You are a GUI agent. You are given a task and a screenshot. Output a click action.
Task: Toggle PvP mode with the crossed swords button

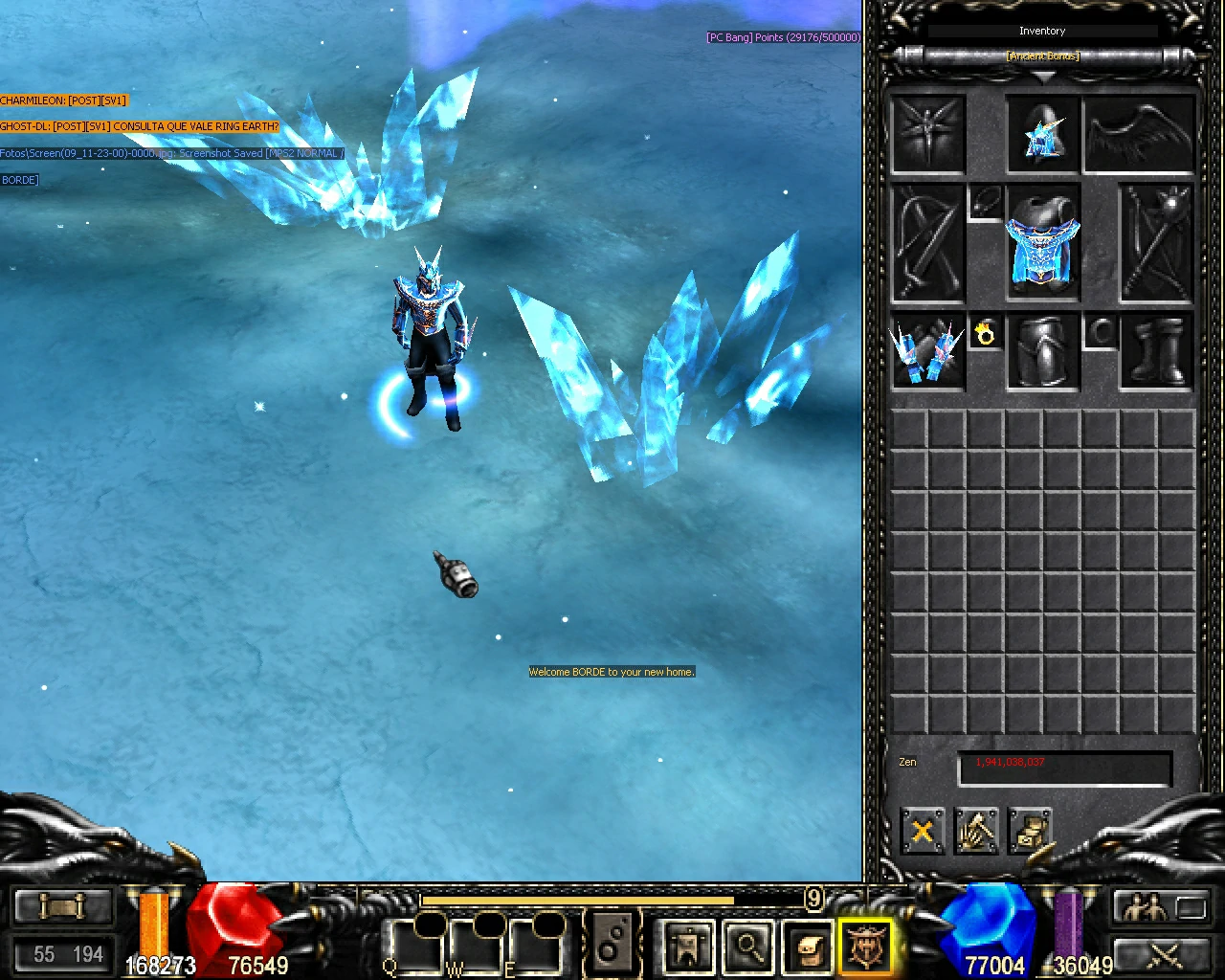pyautogui.click(x=1161, y=956)
